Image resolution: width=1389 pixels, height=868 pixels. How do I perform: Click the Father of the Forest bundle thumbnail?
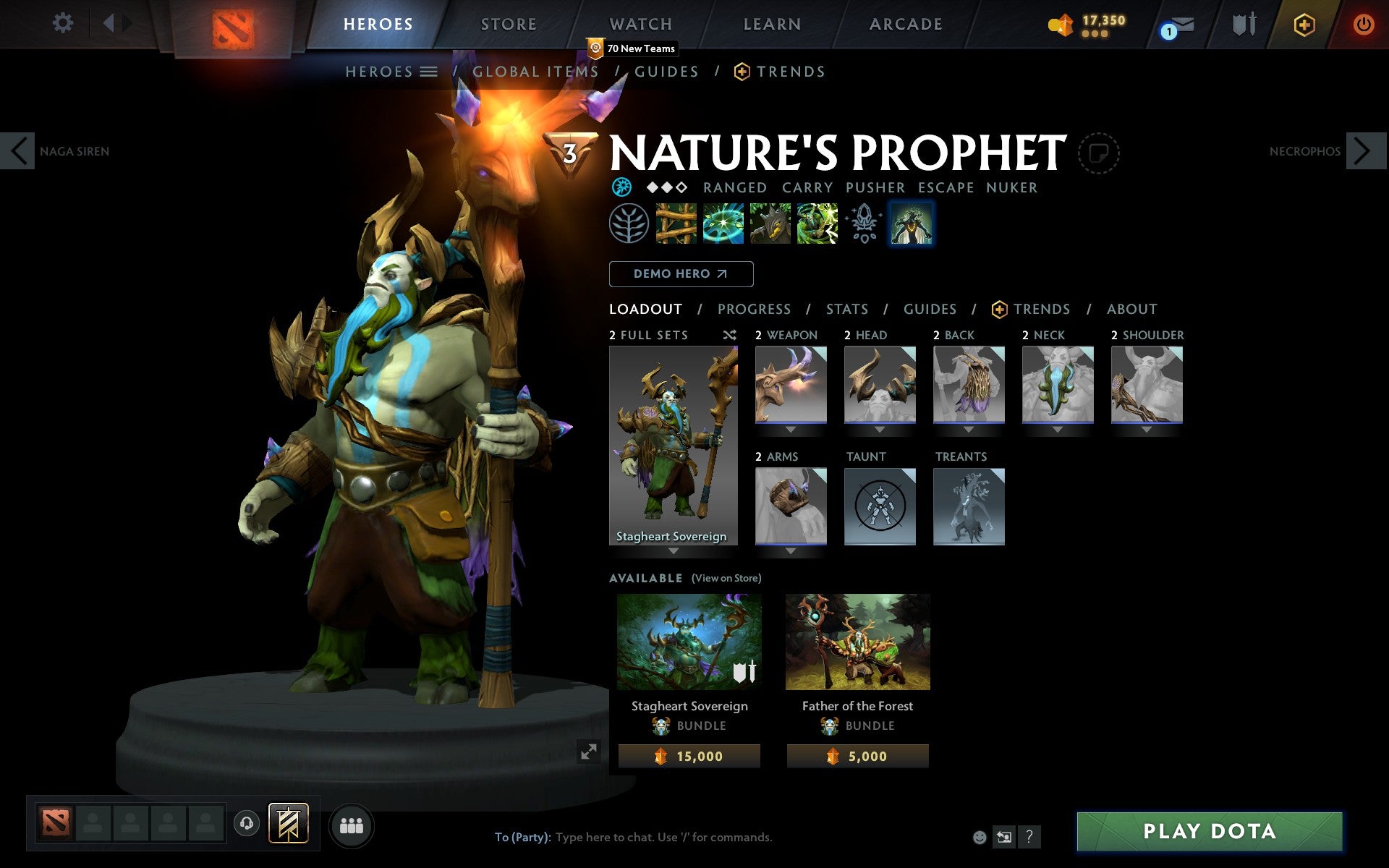857,641
